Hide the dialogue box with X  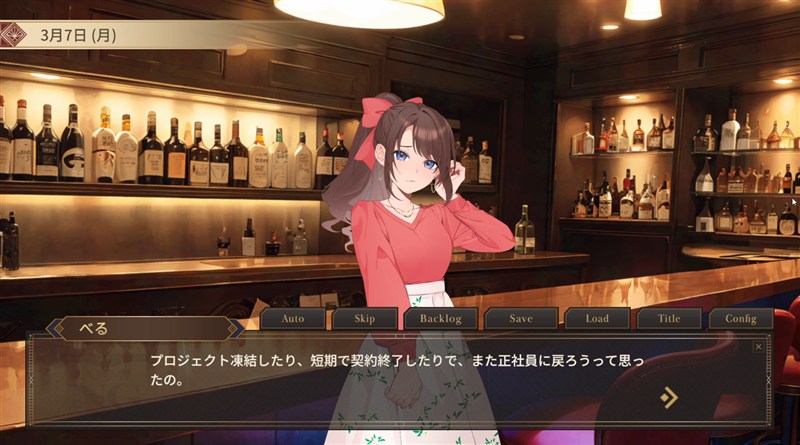point(758,346)
